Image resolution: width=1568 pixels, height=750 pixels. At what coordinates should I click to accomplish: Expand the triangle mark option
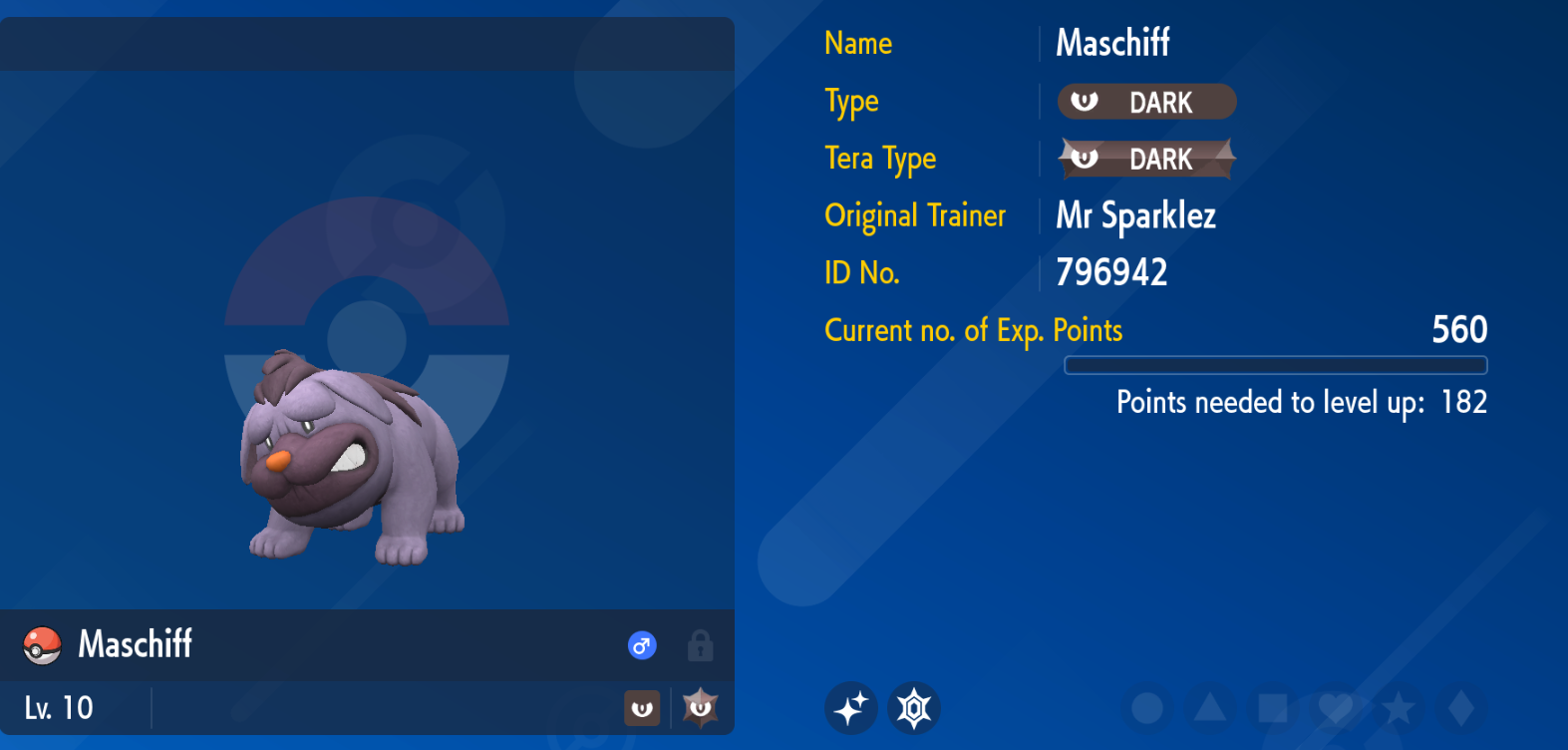tap(1212, 707)
